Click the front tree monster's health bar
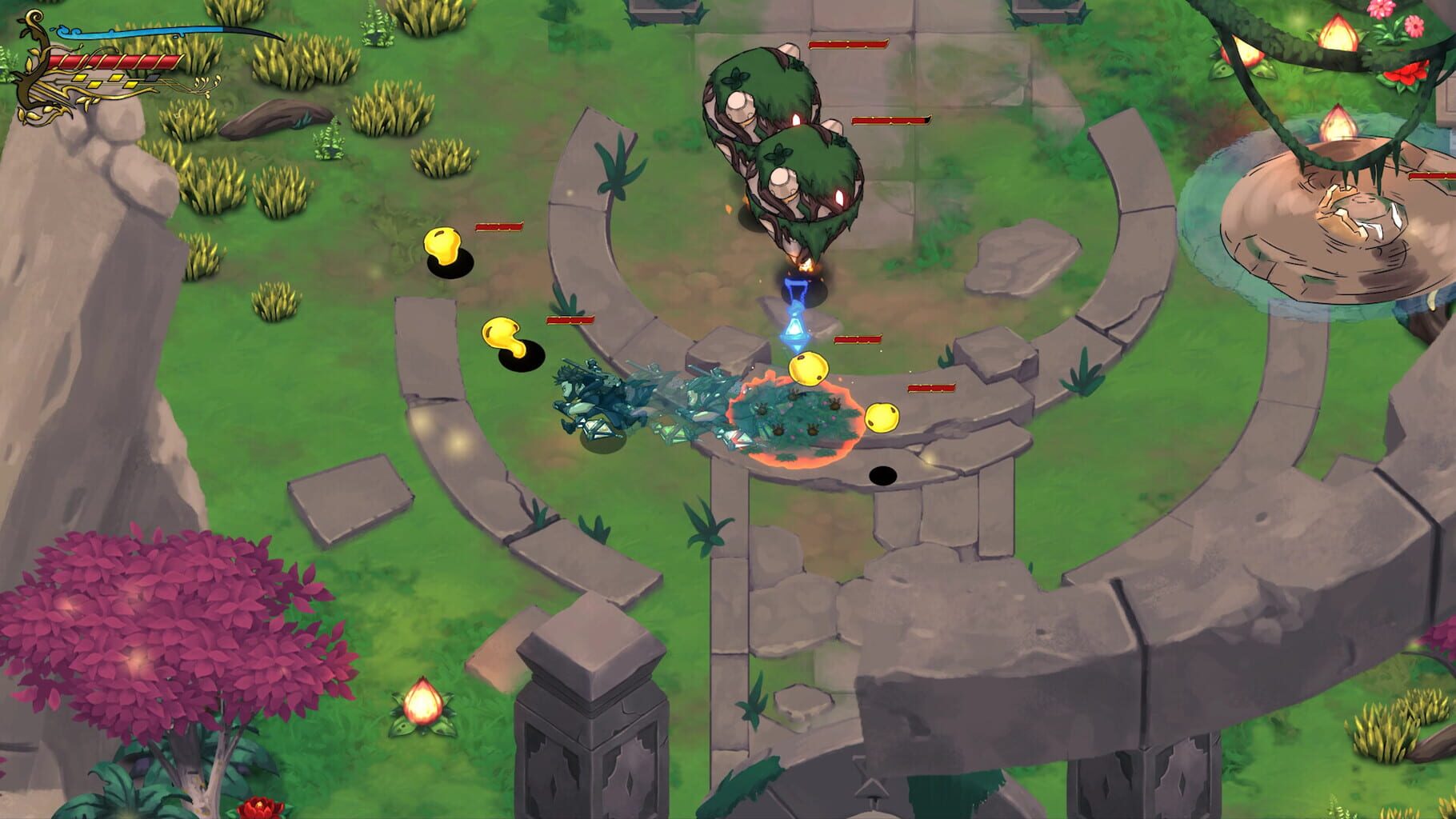The image size is (1456, 819). [890, 120]
